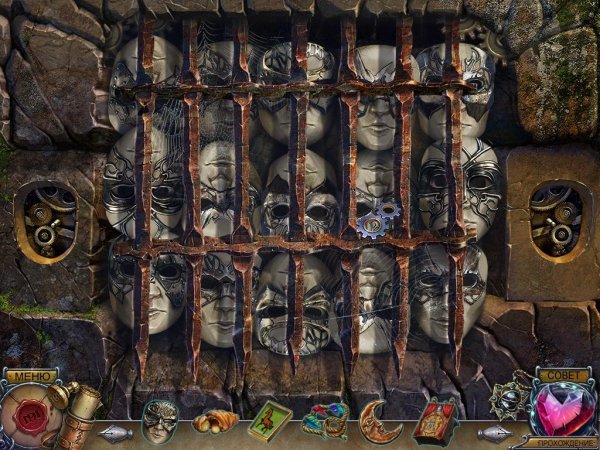Select the mask item in inventory

(159, 419)
